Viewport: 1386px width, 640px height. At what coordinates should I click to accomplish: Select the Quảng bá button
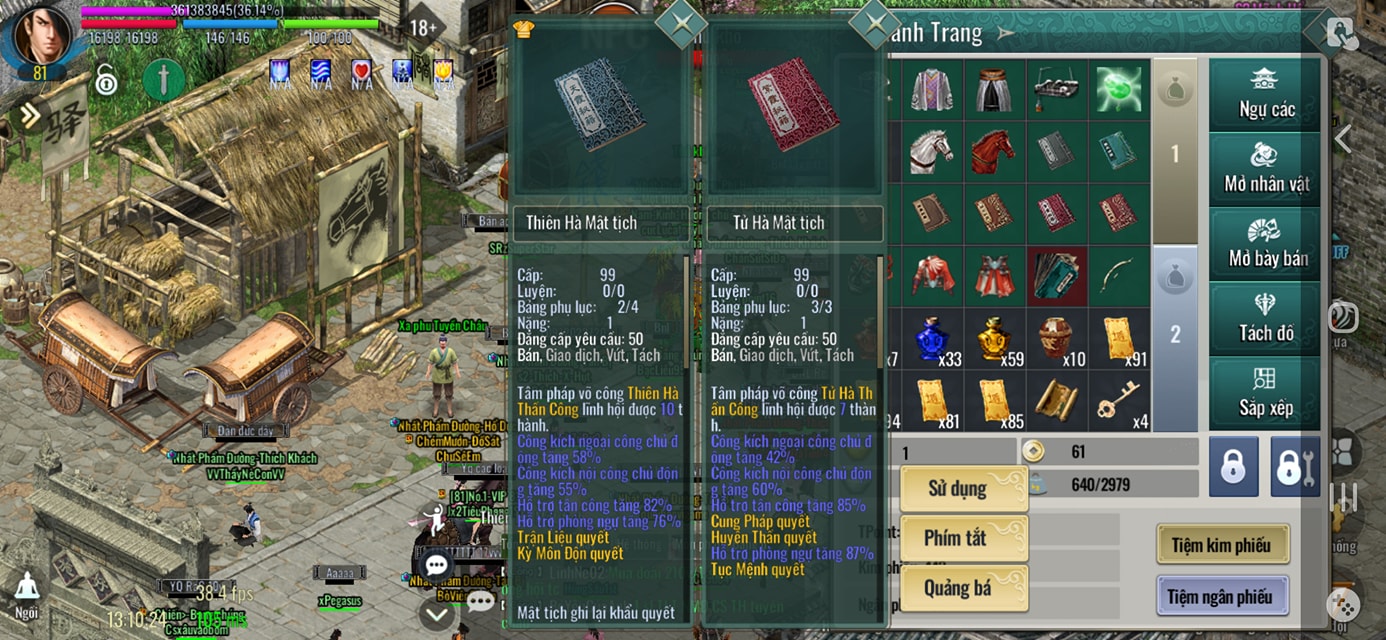click(x=963, y=588)
